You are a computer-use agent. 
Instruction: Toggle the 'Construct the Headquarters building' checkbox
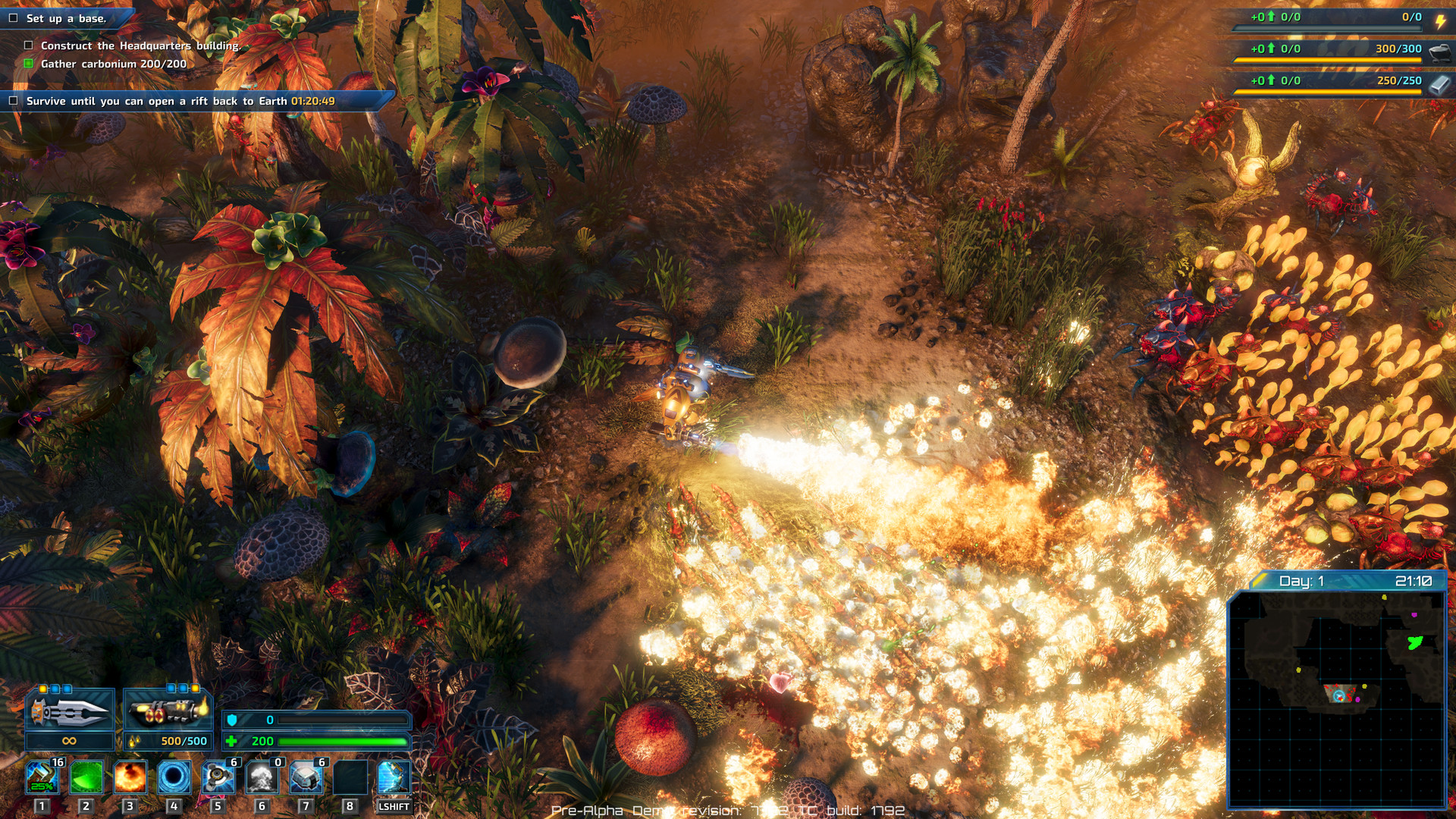click(30, 46)
